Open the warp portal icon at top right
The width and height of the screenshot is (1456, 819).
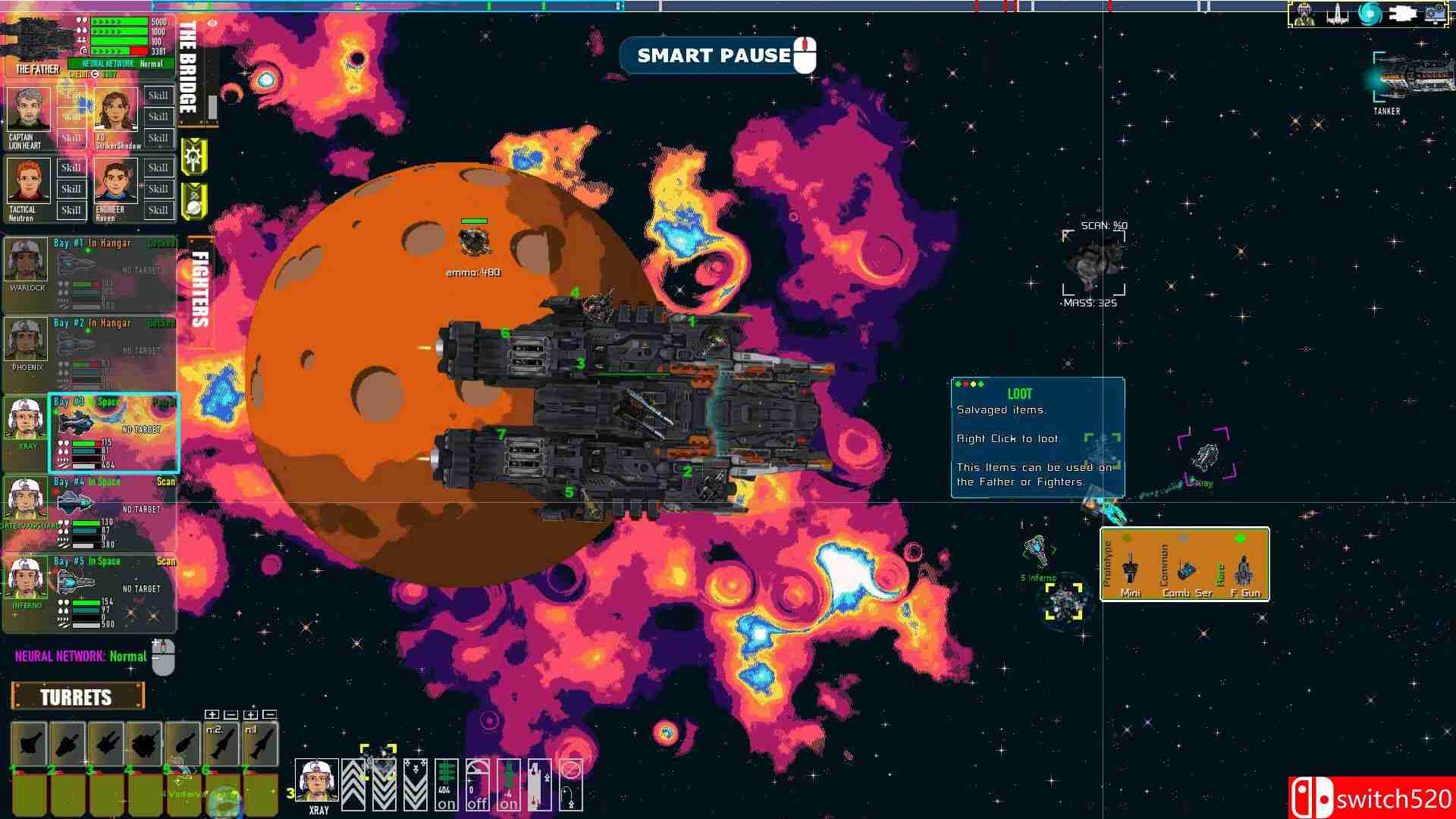(x=1370, y=14)
